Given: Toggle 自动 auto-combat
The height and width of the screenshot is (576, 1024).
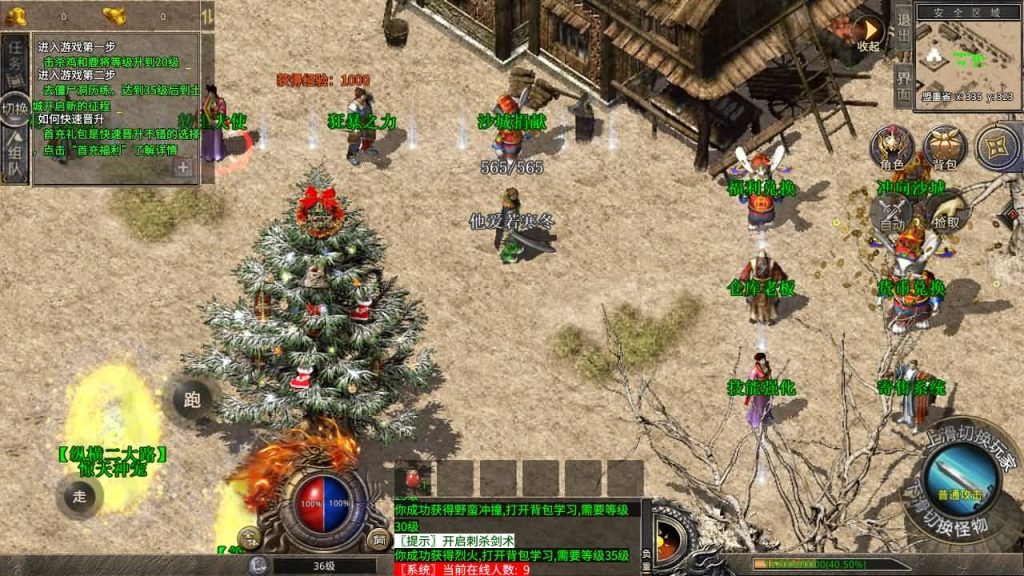Looking at the screenshot, I should (x=892, y=214).
